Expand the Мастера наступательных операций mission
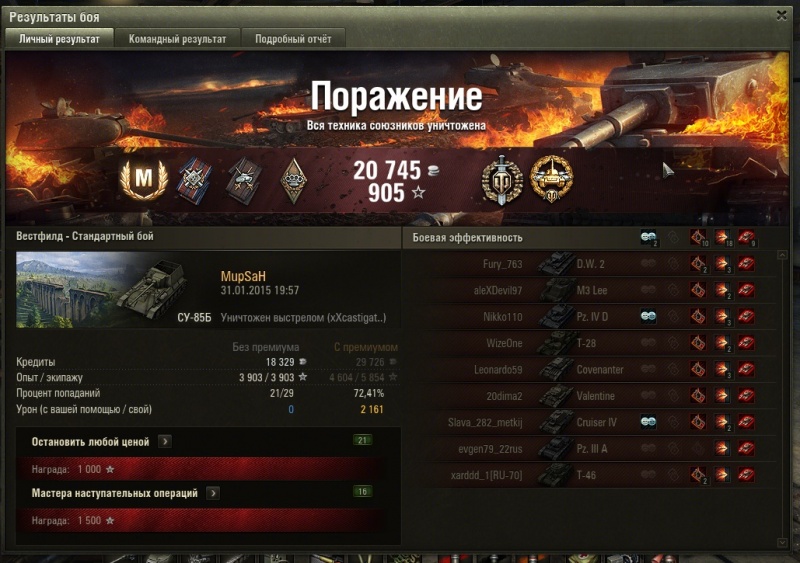 pyautogui.click(x=214, y=493)
